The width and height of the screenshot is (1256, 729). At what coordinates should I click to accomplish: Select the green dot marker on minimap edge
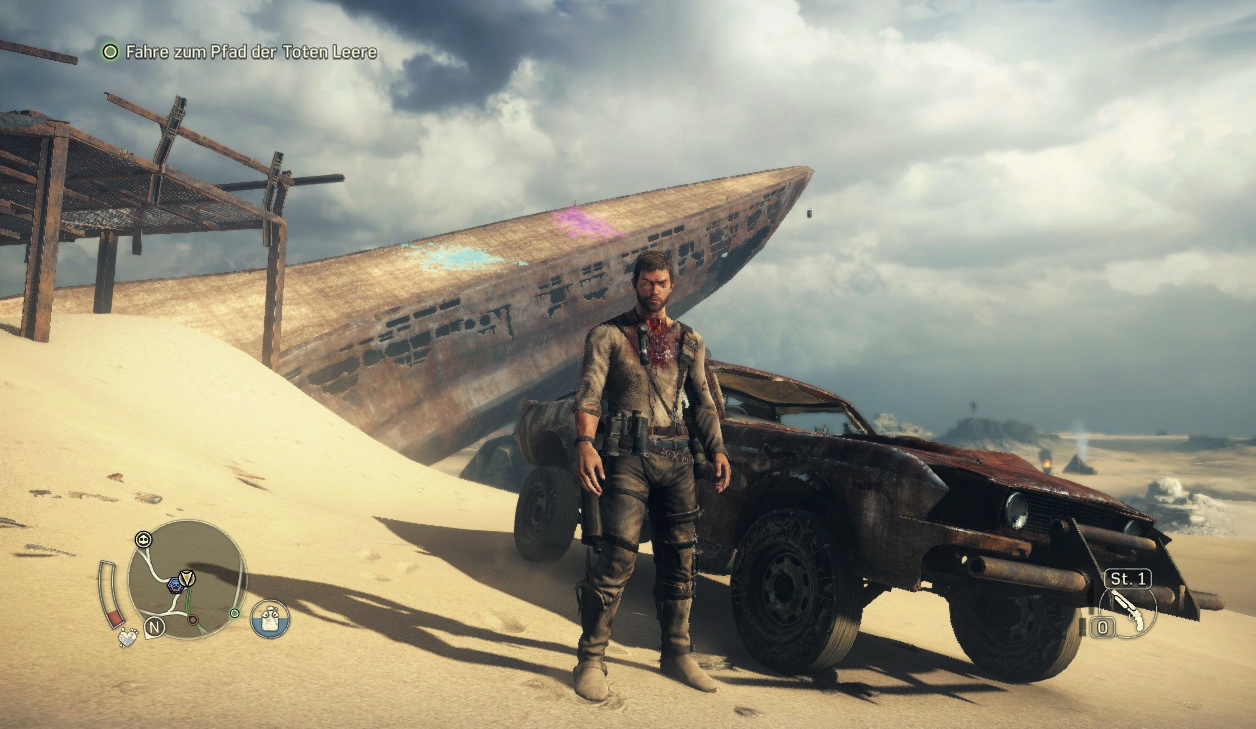pyautogui.click(x=234, y=613)
